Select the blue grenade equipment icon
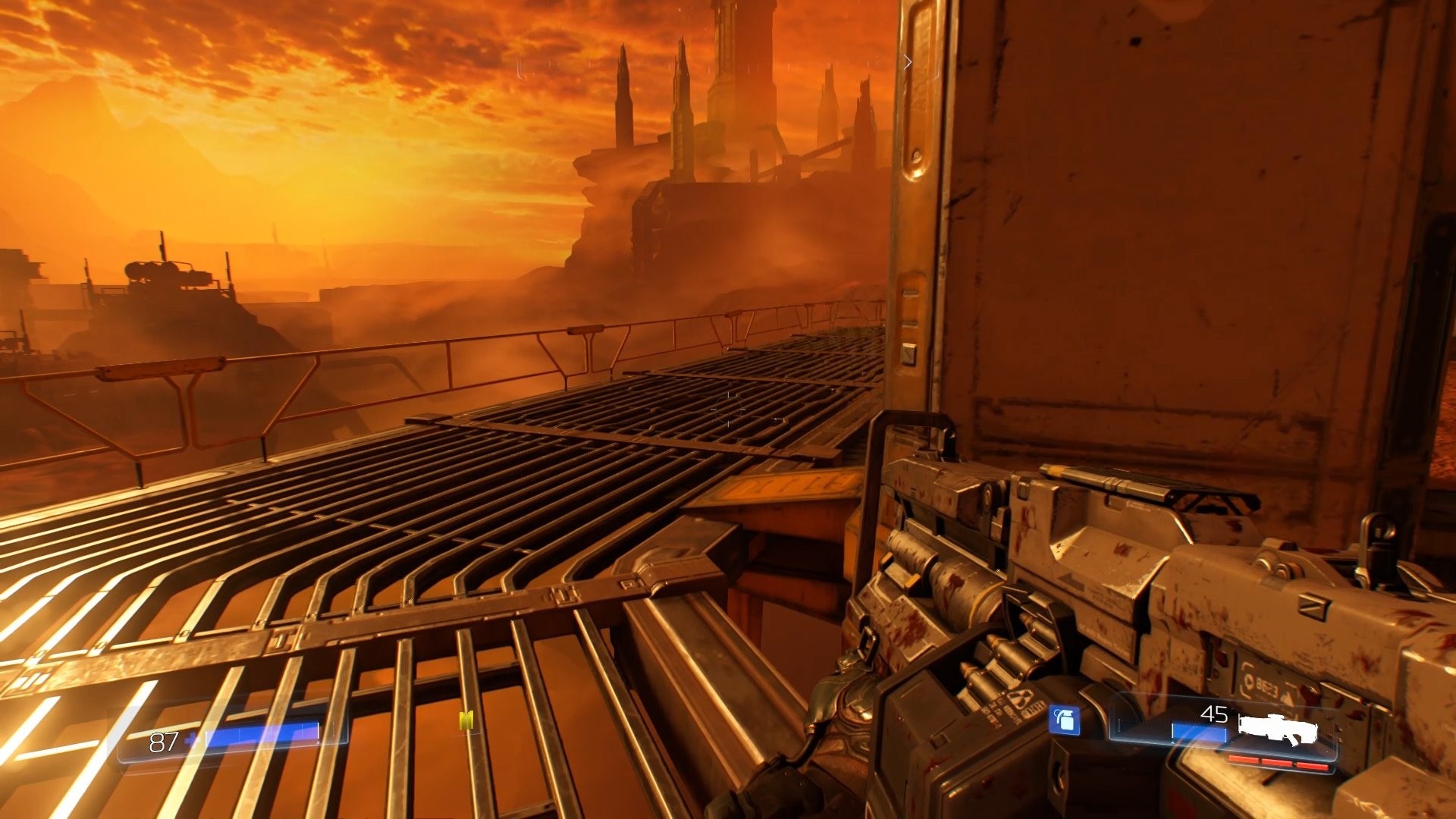The width and height of the screenshot is (1456, 819). pos(1065,720)
